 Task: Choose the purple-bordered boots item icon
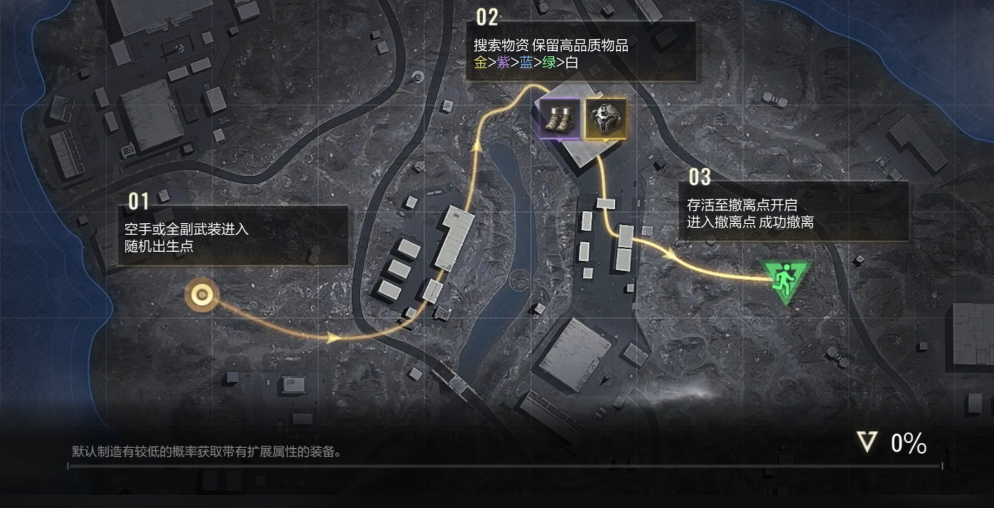(x=558, y=119)
